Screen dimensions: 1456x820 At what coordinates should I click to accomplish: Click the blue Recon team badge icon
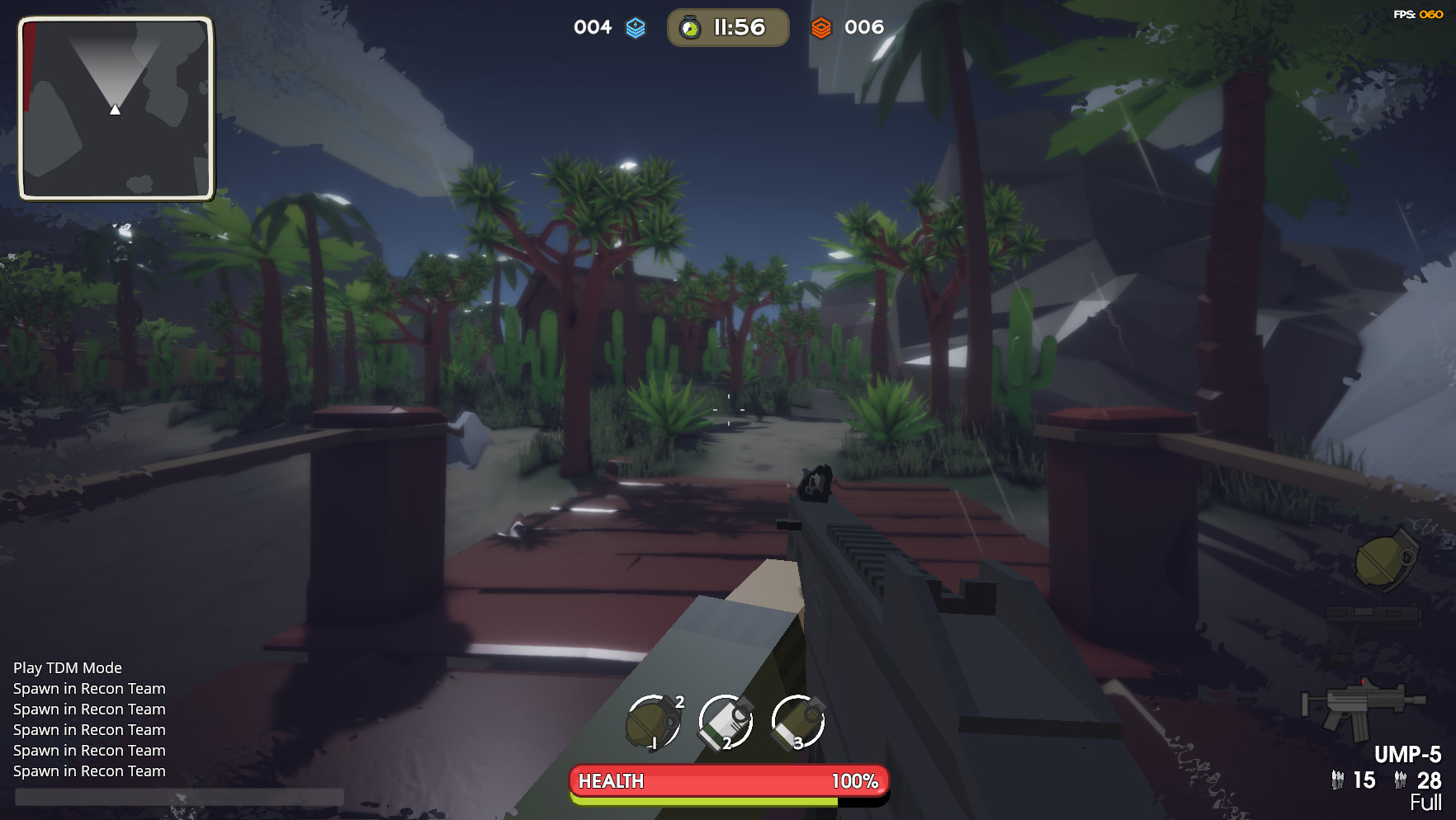point(634,26)
